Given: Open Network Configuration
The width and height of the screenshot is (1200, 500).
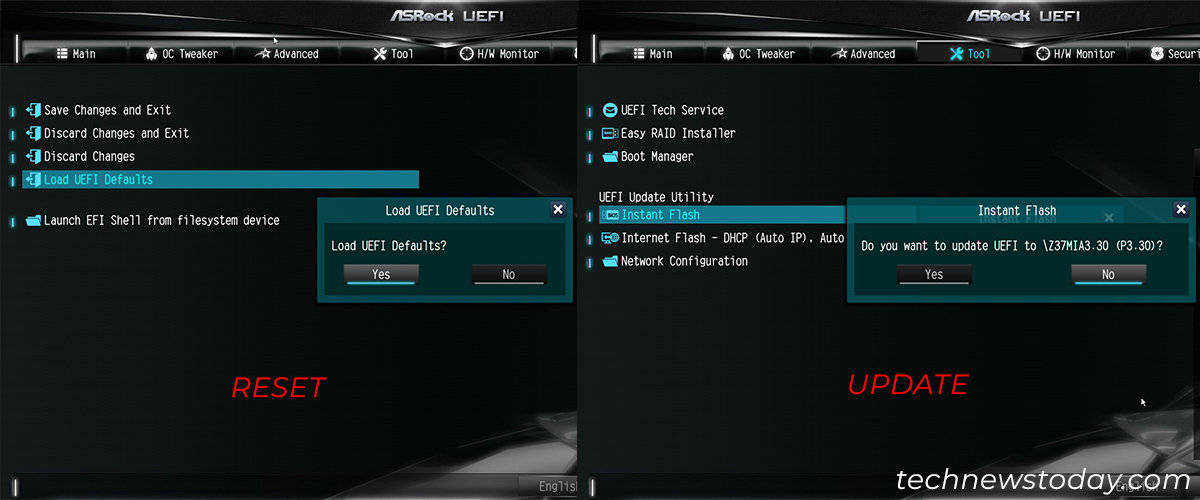Looking at the screenshot, I should click(684, 261).
